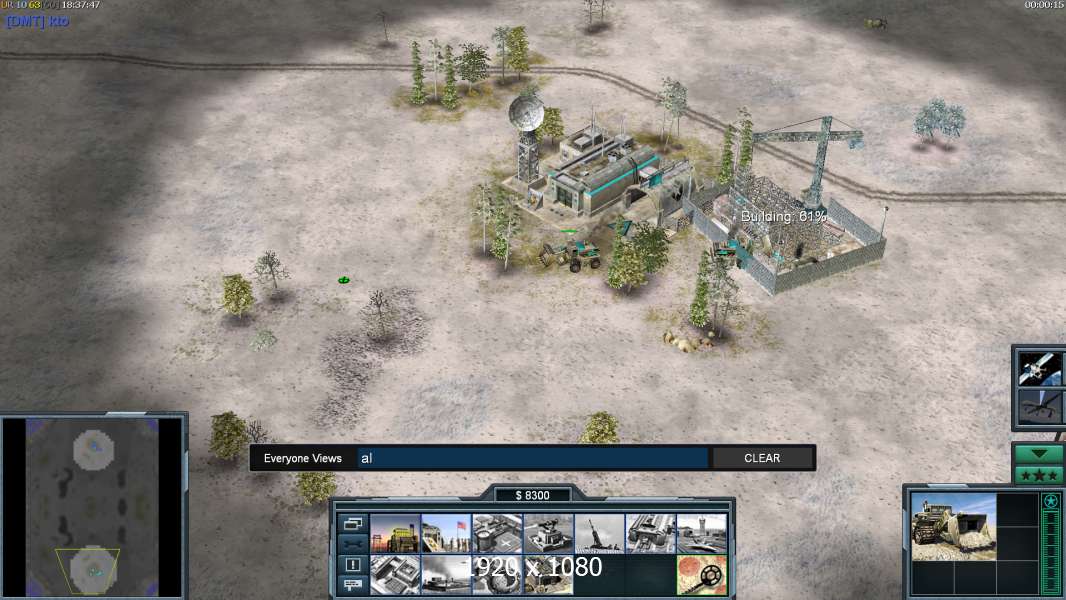Choose the war factory build icon
1066x600 pixels.
click(x=649, y=534)
